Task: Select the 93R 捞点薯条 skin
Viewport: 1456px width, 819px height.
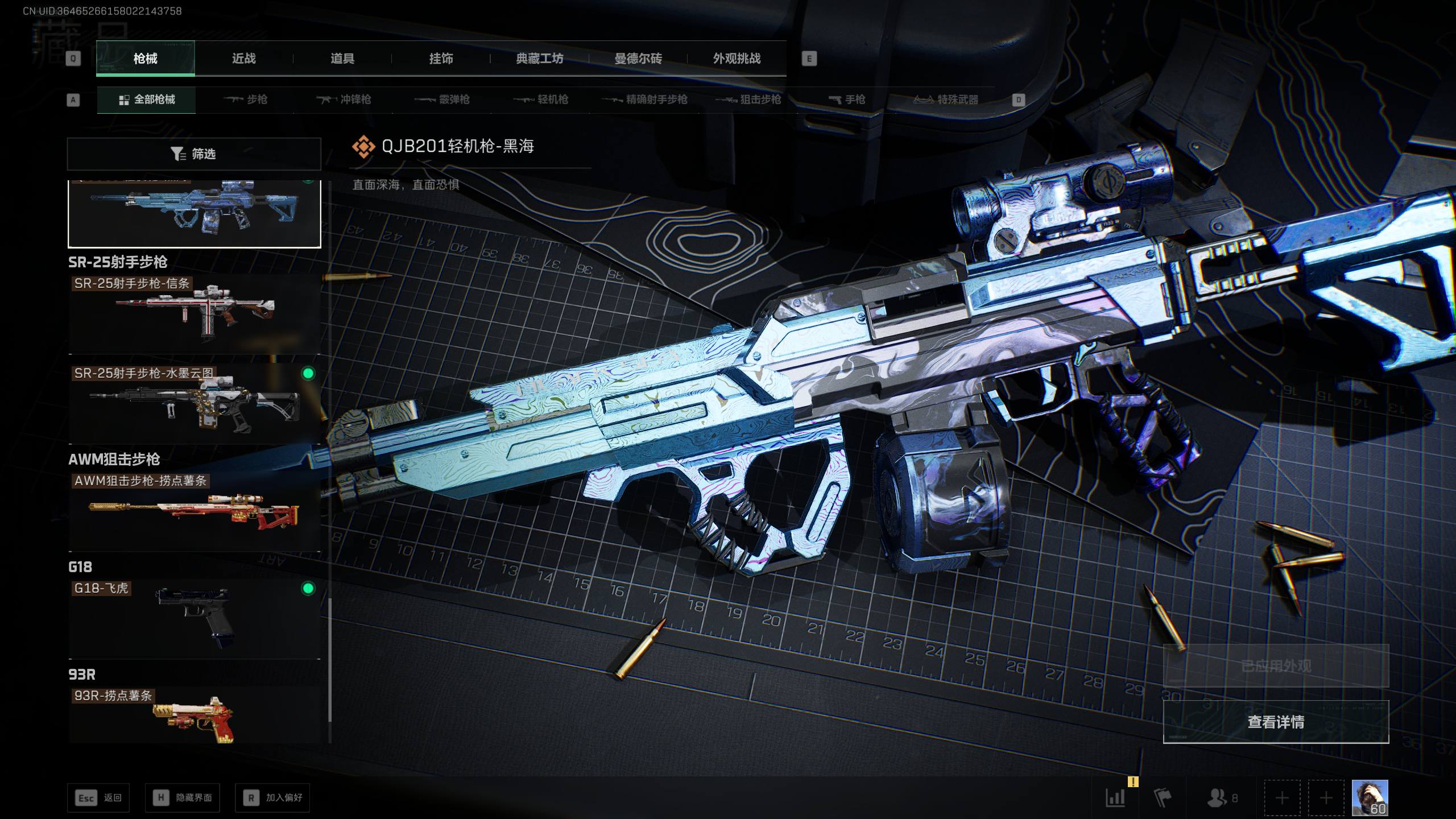Action: click(194, 715)
